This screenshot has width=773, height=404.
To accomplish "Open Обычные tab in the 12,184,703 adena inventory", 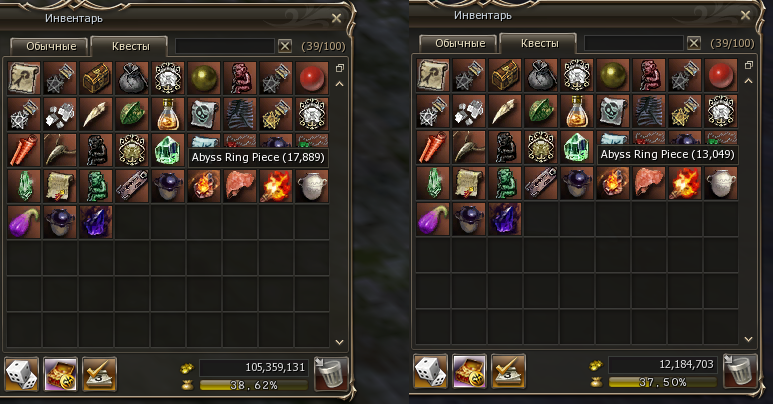I will (456, 43).
